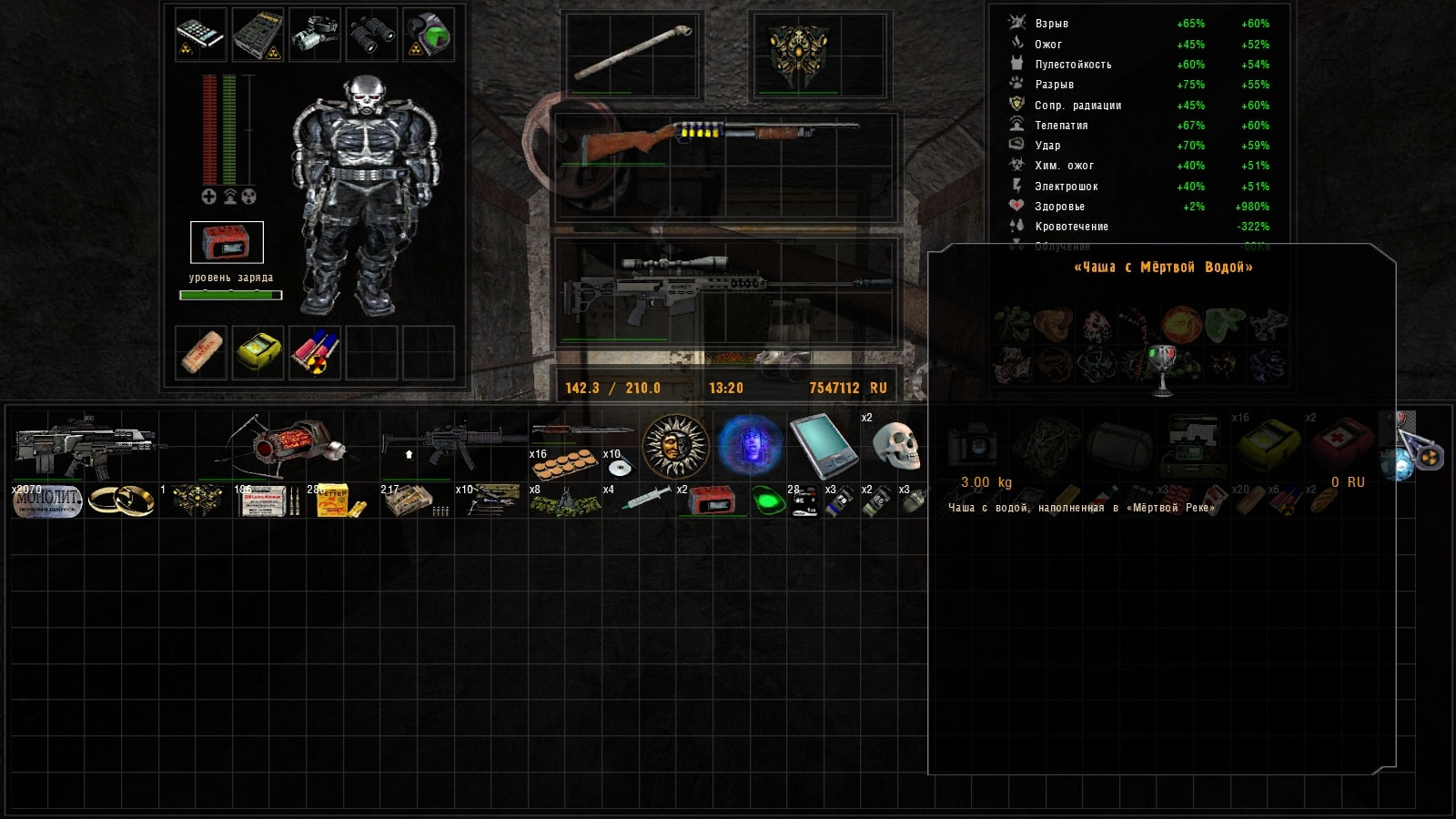Image resolution: width=1456 pixels, height=819 pixels.
Task: Select the PDA tablet item
Action: click(x=822, y=446)
